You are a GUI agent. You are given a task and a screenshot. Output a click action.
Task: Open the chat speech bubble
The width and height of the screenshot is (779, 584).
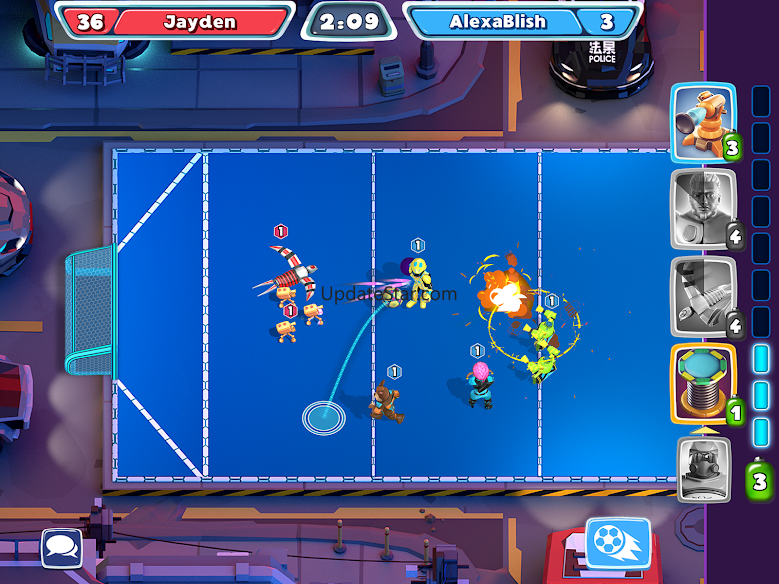click(x=62, y=547)
